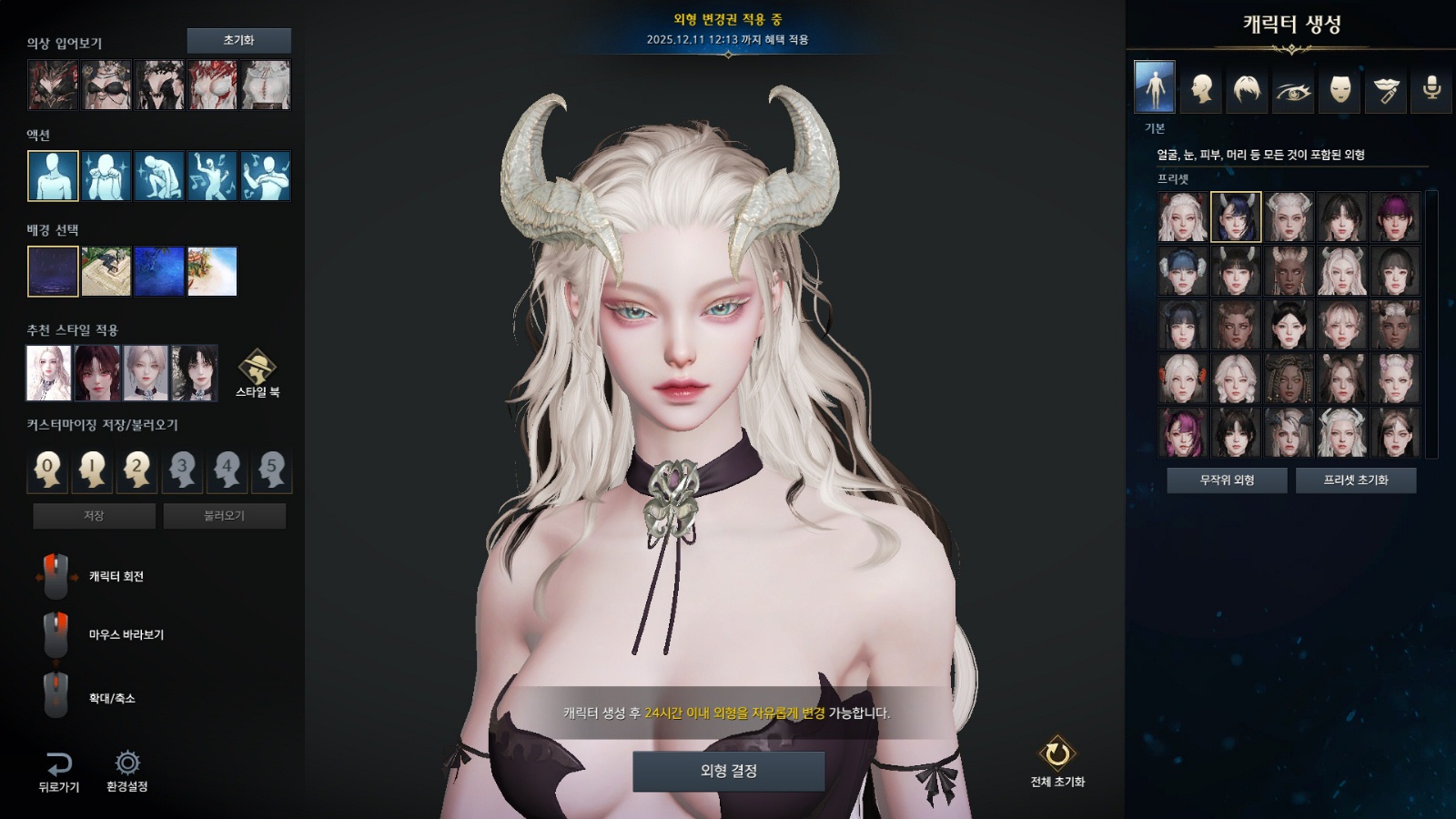This screenshot has height=819, width=1456.
Task: Switch to the voice microphone tab
Action: tap(1431, 88)
